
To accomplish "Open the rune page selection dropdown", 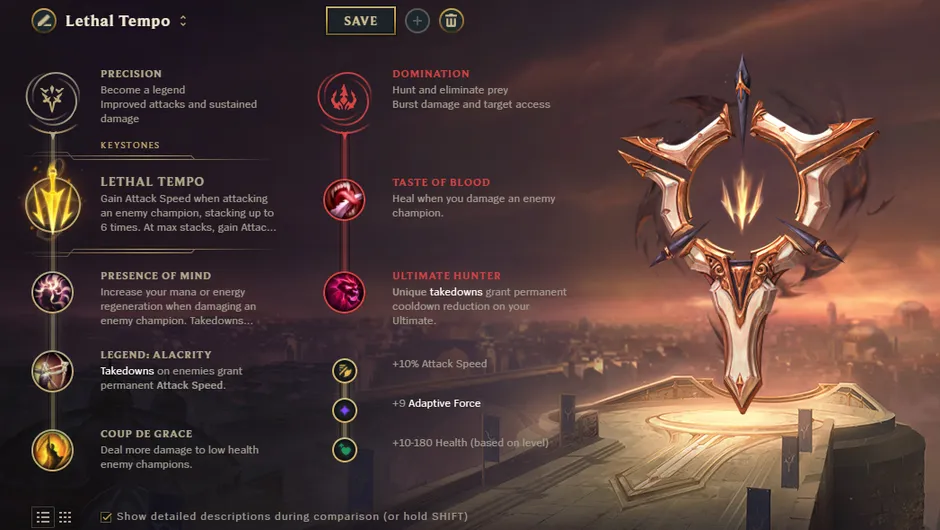I will click(183, 21).
